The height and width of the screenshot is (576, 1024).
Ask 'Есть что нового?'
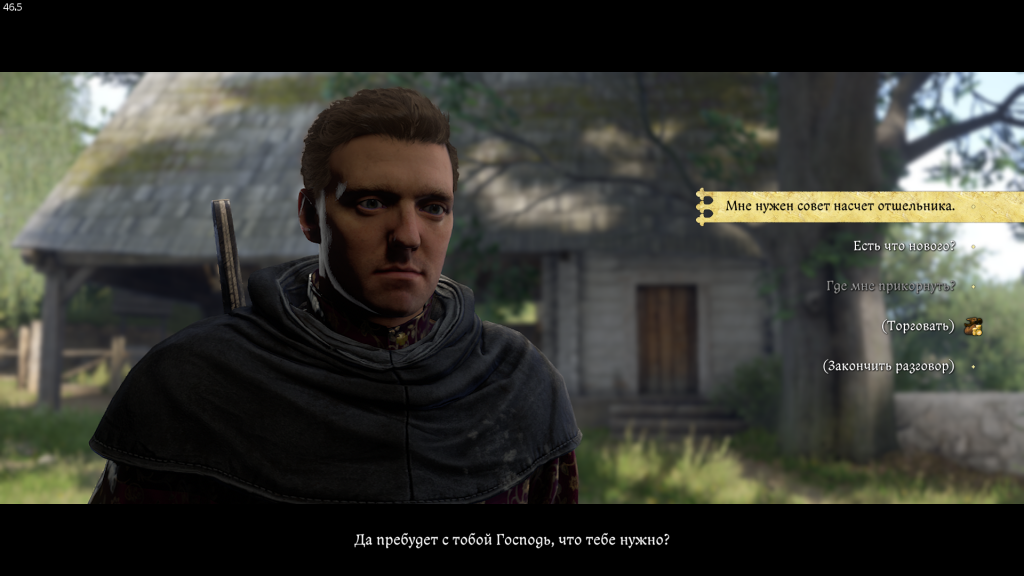[904, 246]
